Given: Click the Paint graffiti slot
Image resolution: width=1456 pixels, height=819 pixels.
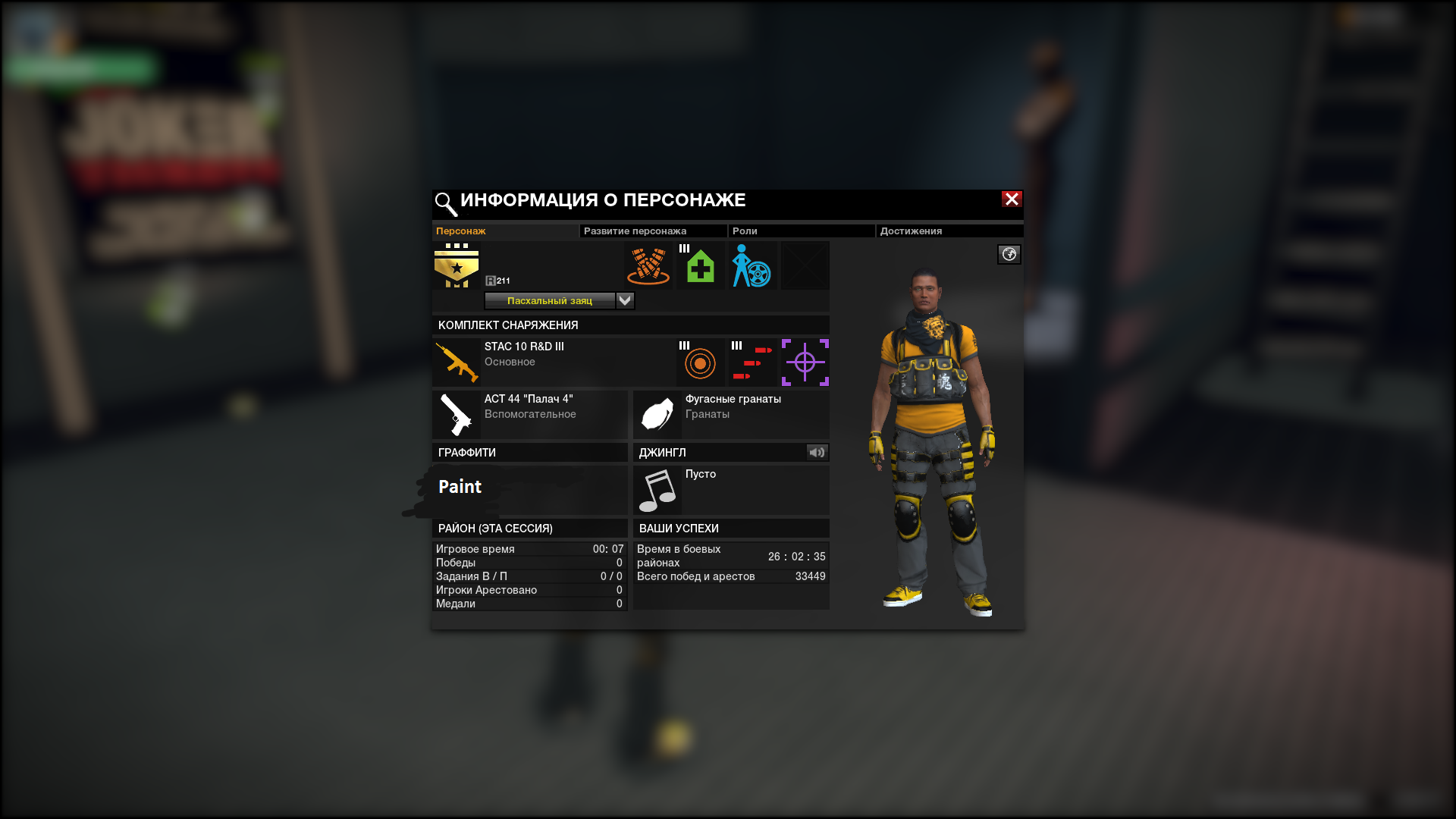Looking at the screenshot, I should (x=529, y=490).
